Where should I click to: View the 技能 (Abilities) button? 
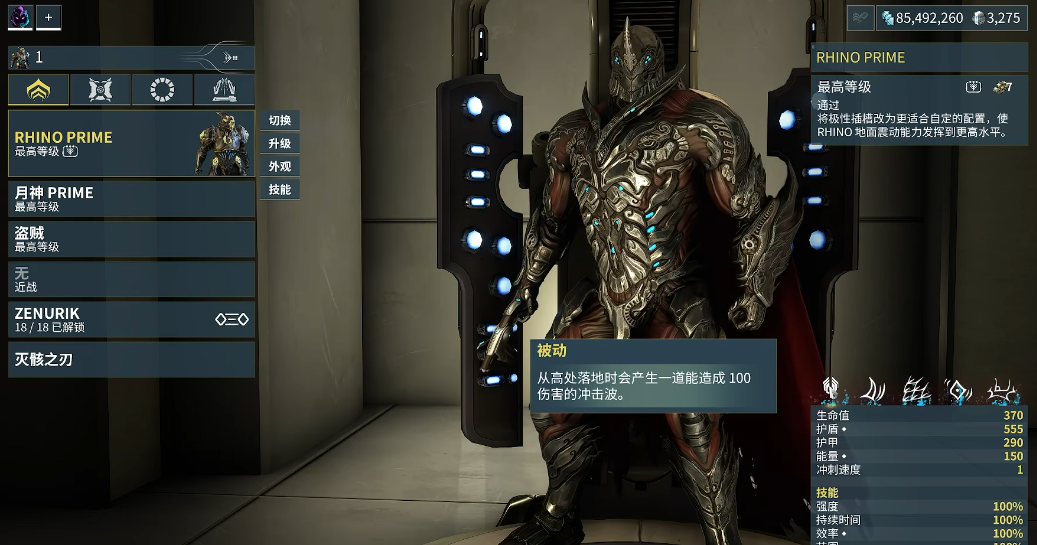pyautogui.click(x=280, y=189)
